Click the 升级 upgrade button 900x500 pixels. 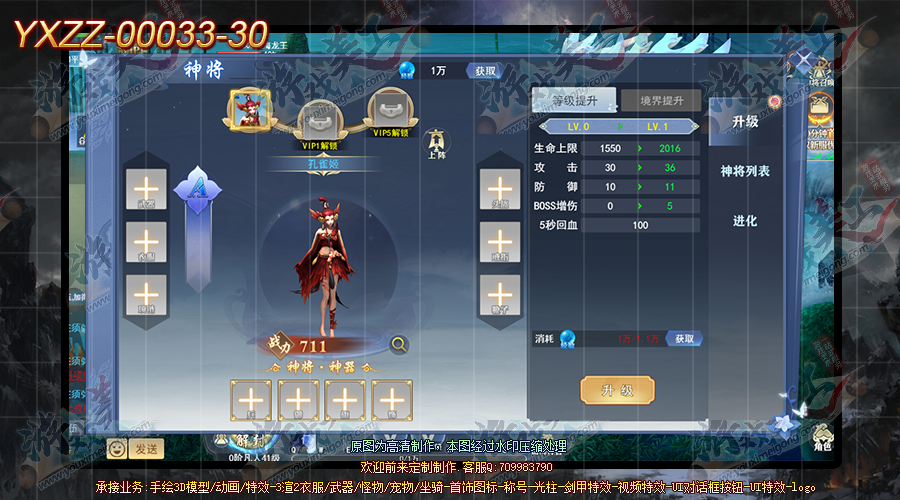tap(617, 390)
